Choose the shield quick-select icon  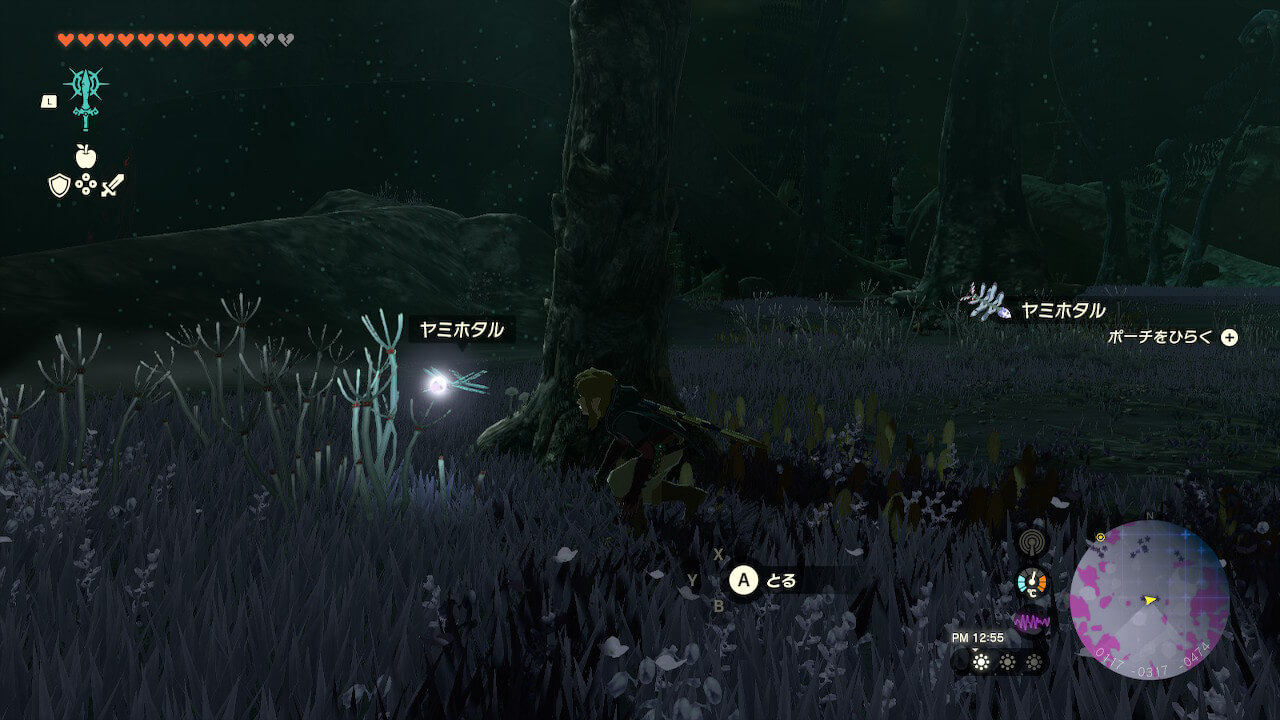click(59, 185)
